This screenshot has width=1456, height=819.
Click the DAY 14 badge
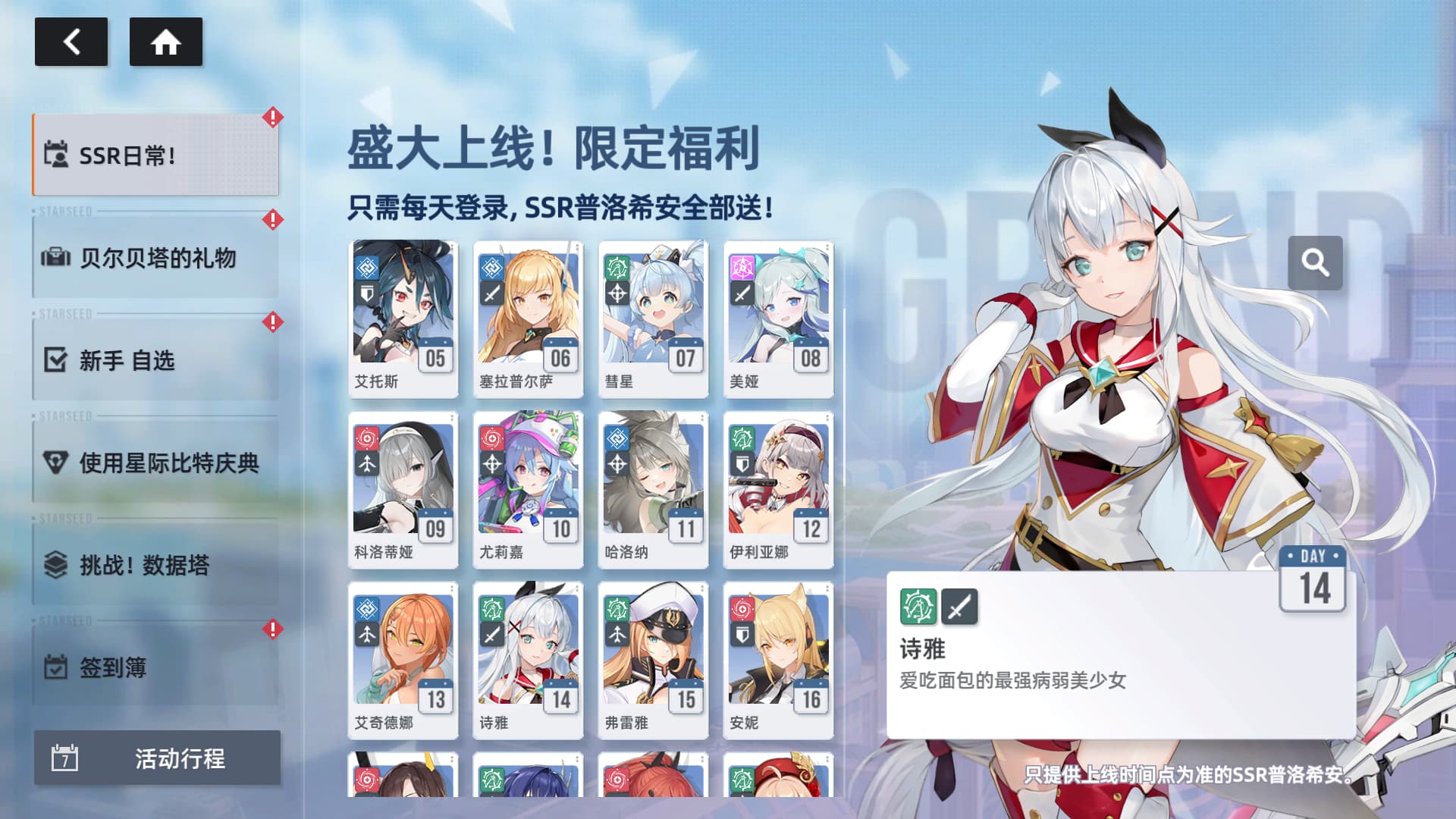click(x=1313, y=576)
